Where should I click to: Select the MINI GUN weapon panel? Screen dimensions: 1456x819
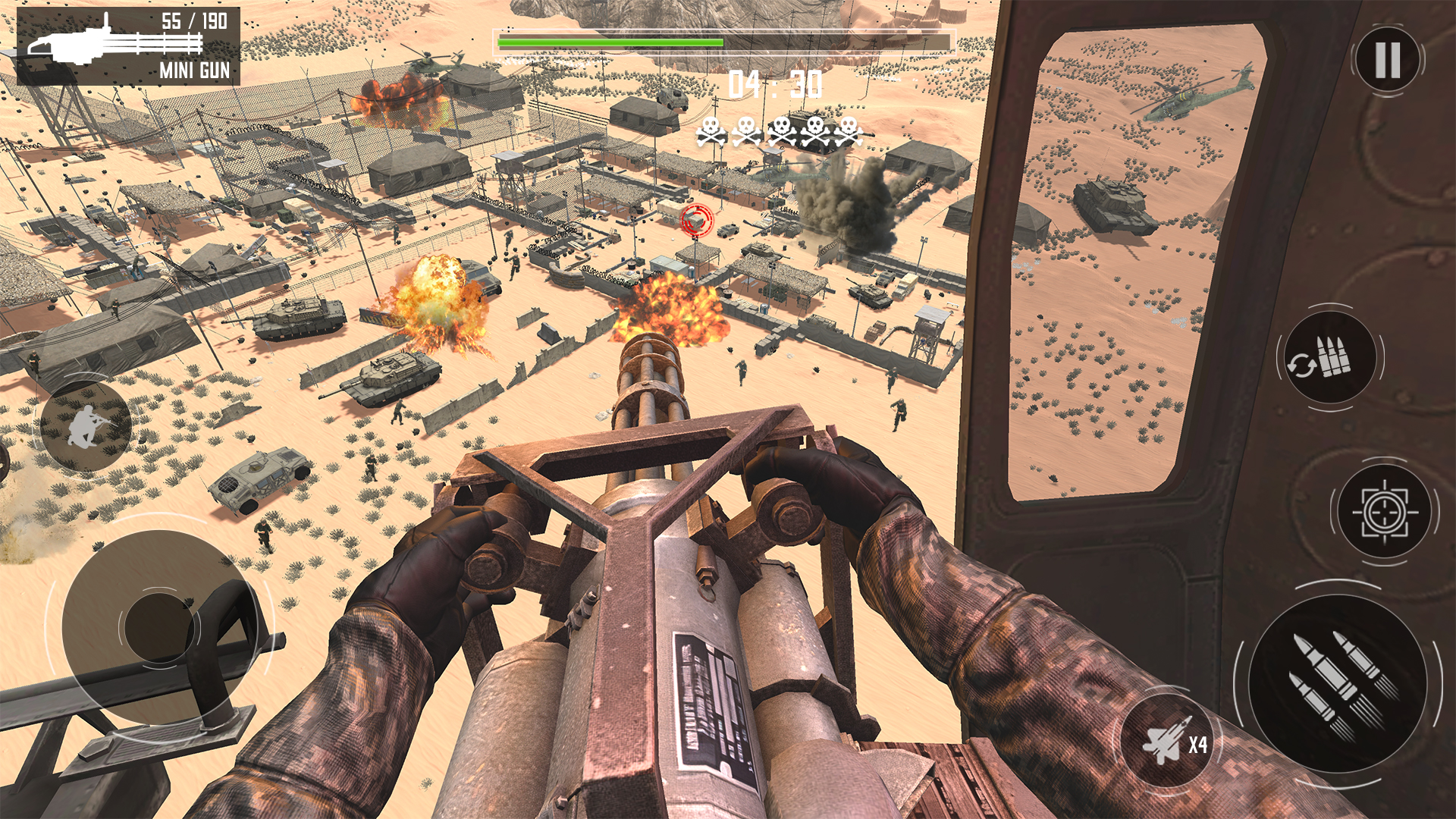129,45
